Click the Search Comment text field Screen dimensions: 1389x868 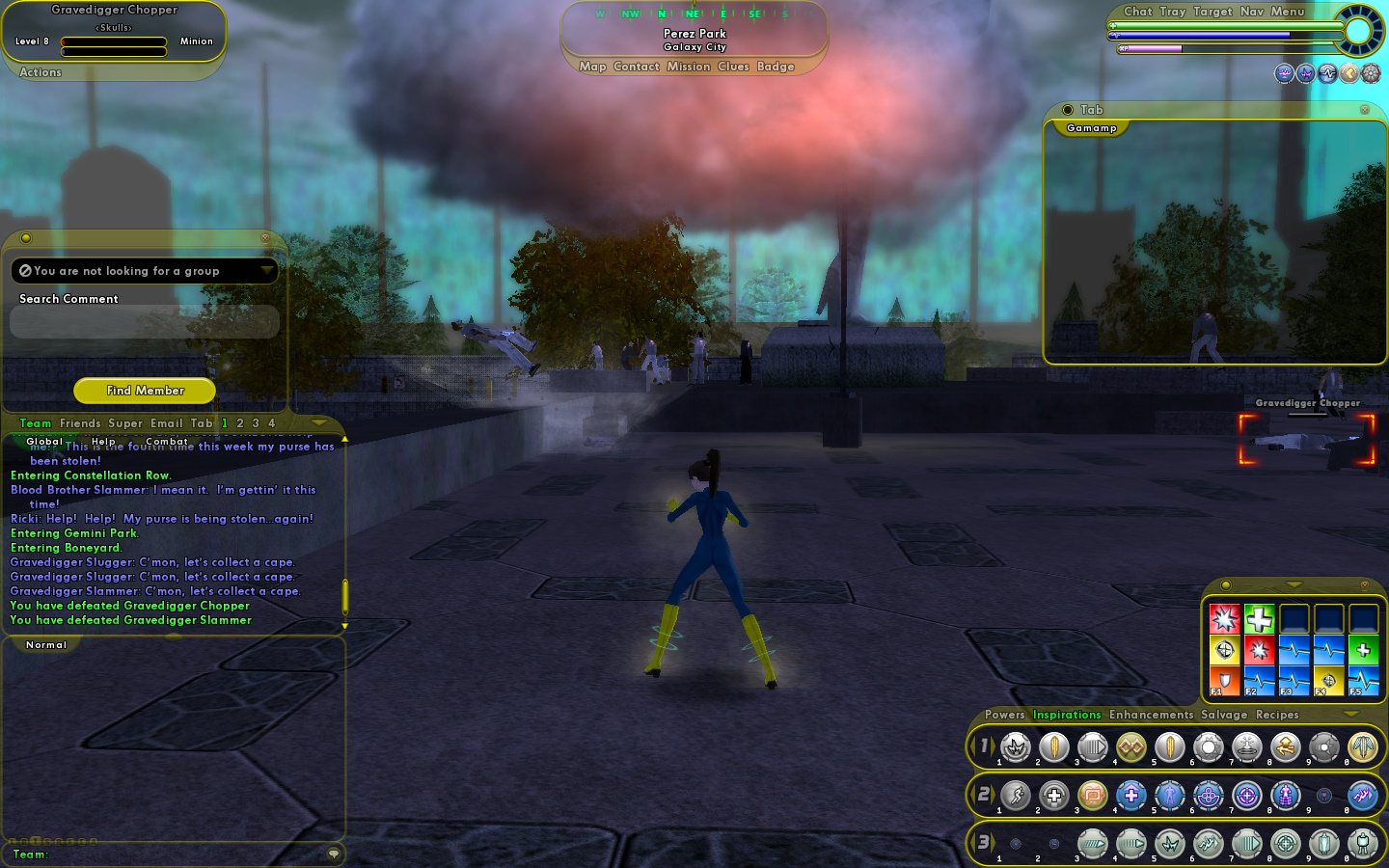[145, 322]
